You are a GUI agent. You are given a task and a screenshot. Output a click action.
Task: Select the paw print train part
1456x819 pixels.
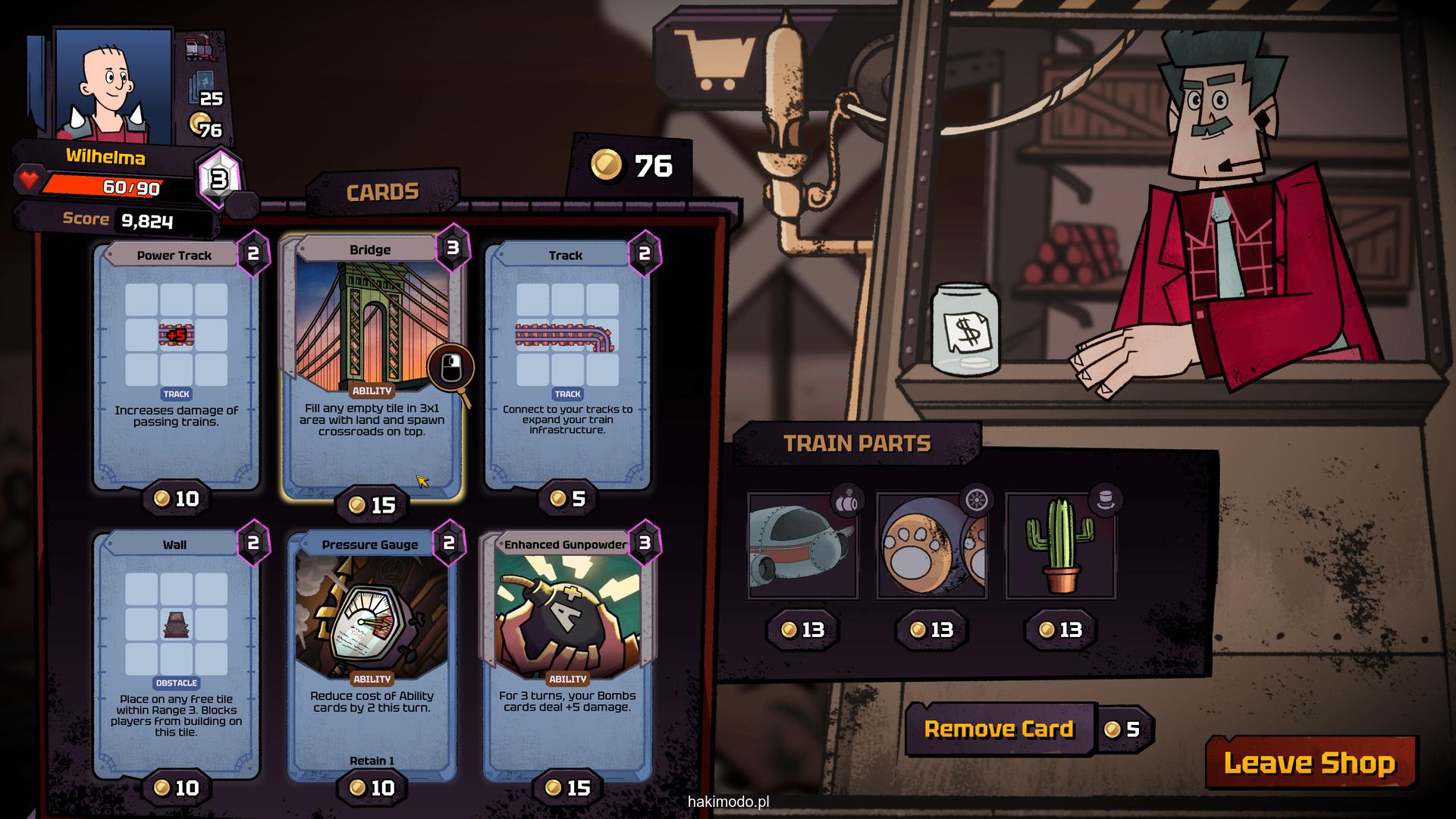tap(932, 546)
